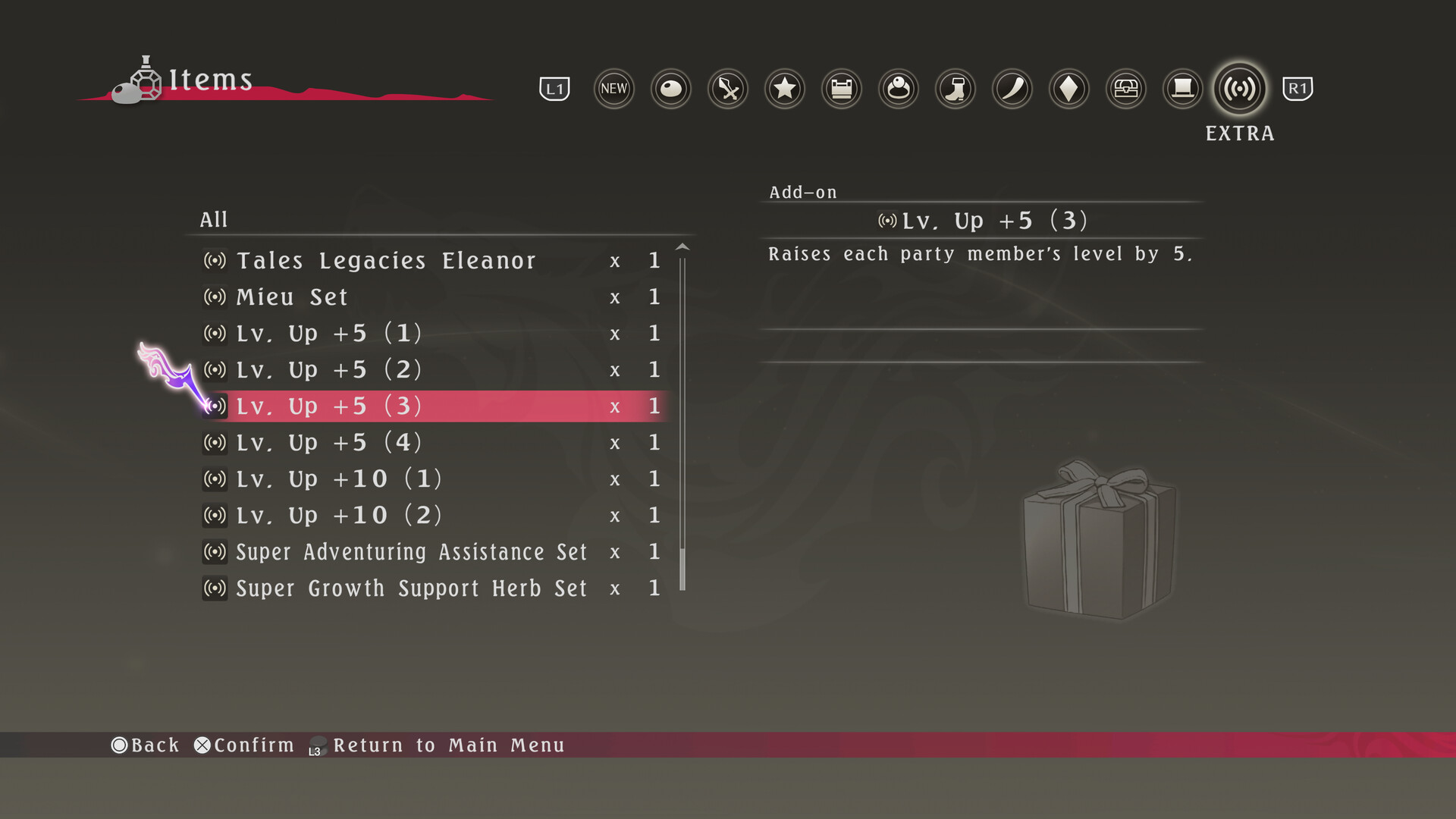Choose Lv. Up +10 (2)
The height and width of the screenshot is (819, 1456).
point(338,516)
